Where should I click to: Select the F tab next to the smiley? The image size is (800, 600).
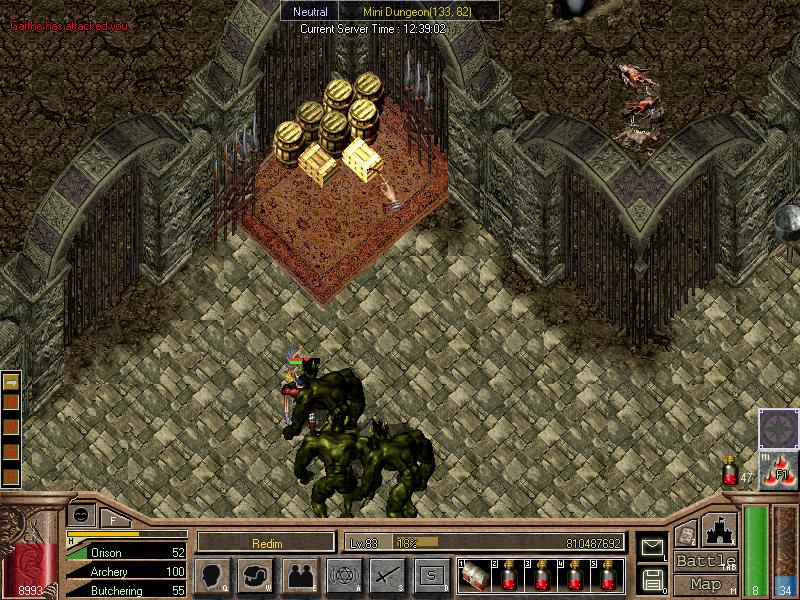point(113,518)
